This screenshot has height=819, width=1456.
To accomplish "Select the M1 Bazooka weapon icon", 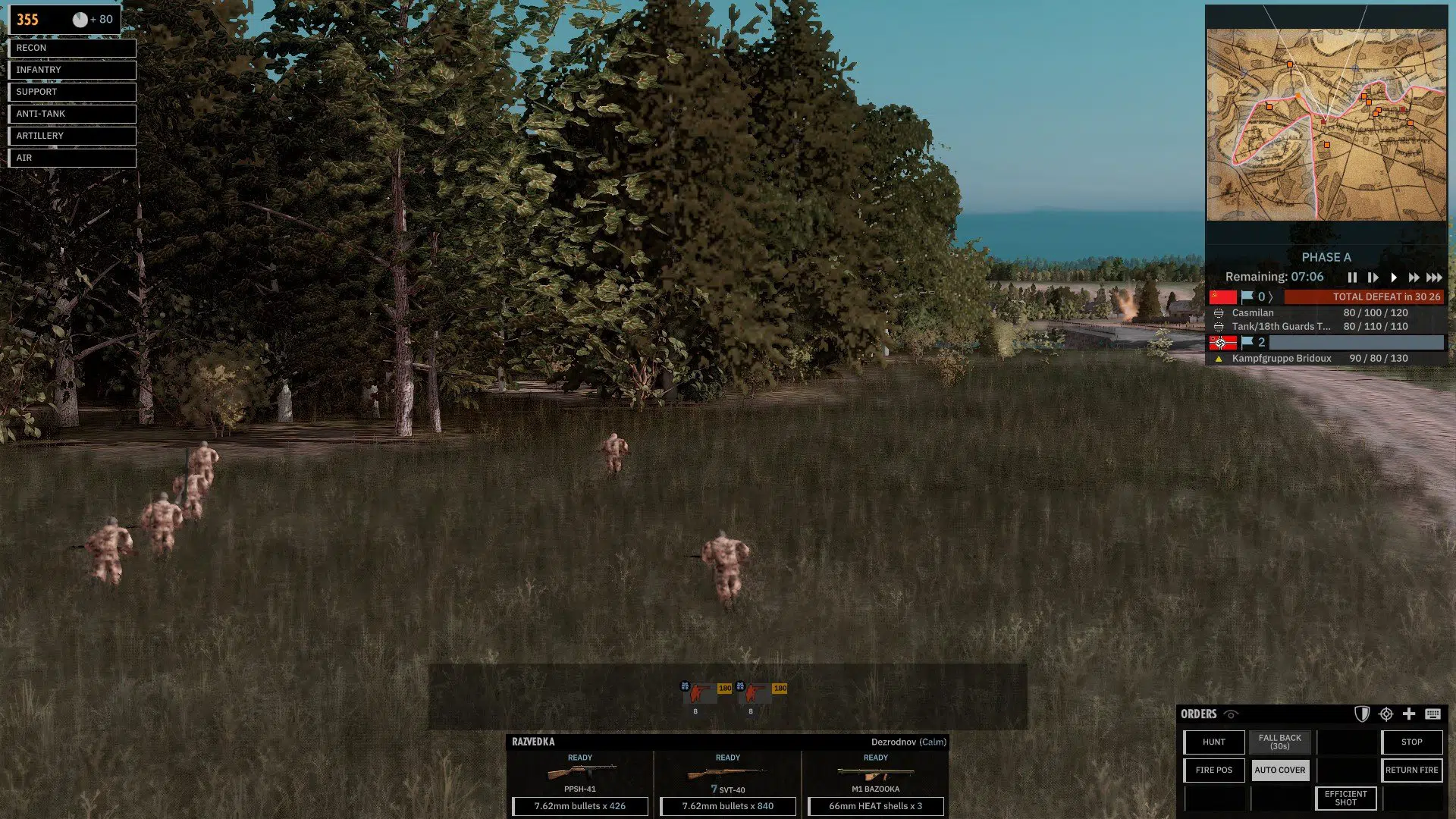I will point(875,772).
